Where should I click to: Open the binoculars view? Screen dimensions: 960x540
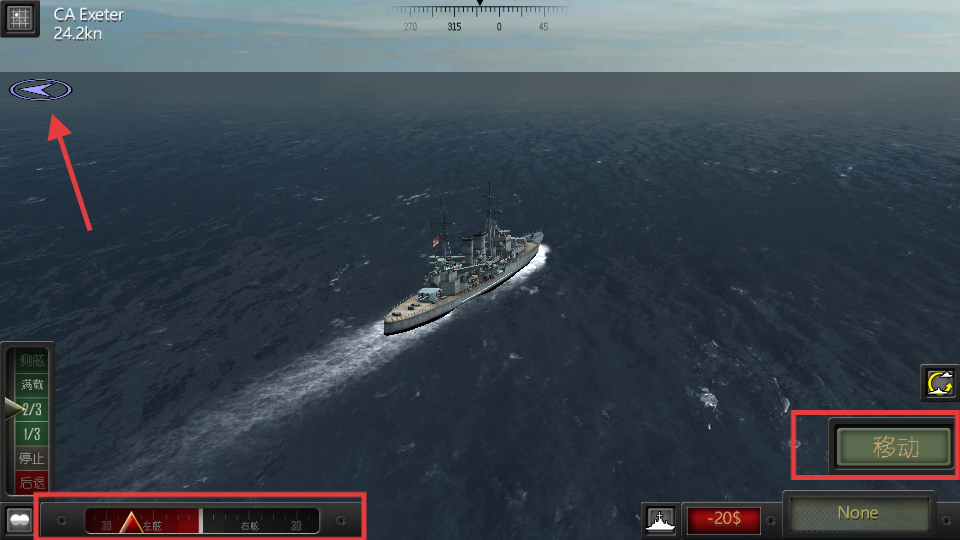[17, 521]
